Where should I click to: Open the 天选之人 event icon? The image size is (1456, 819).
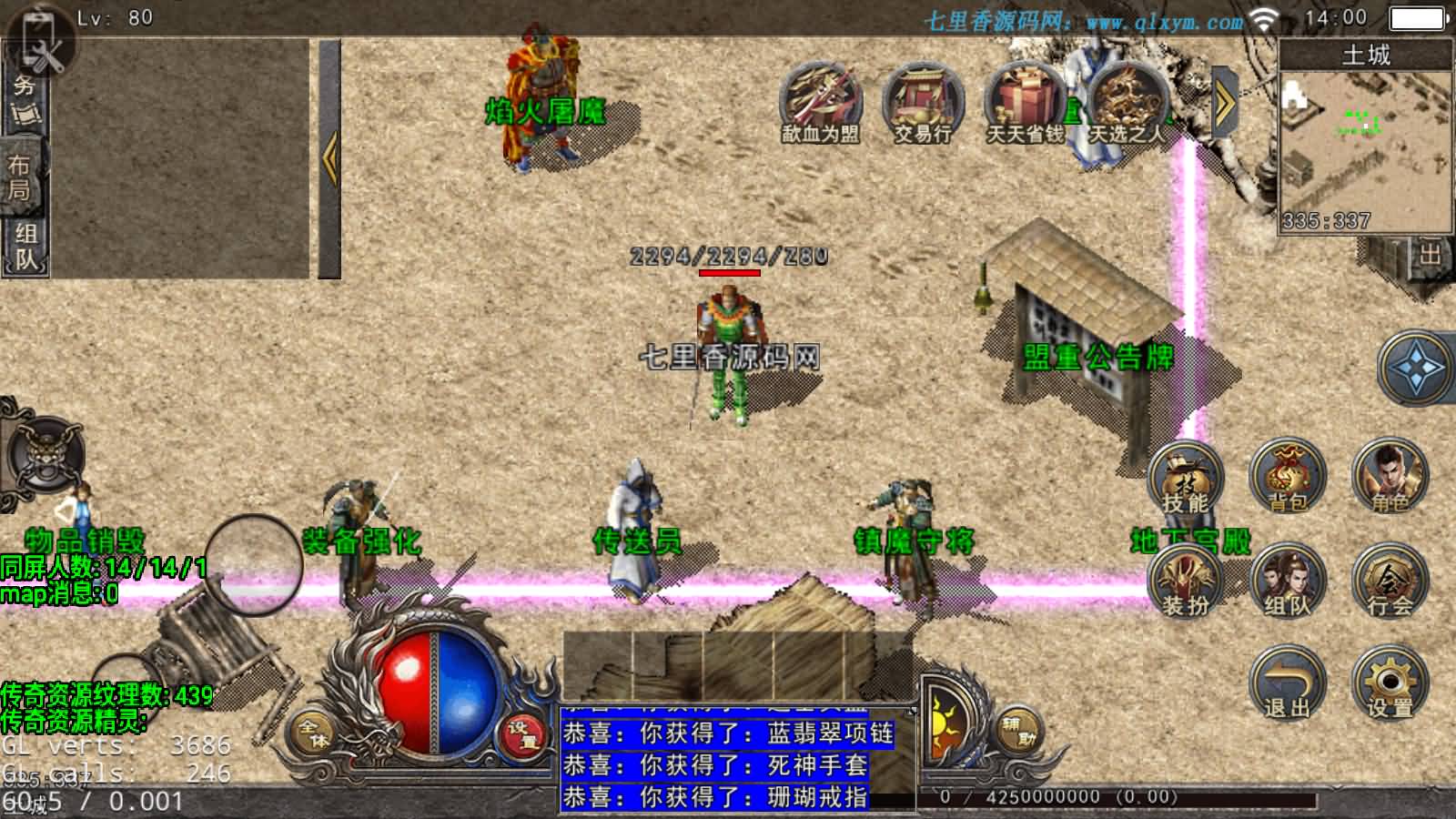click(x=1127, y=103)
